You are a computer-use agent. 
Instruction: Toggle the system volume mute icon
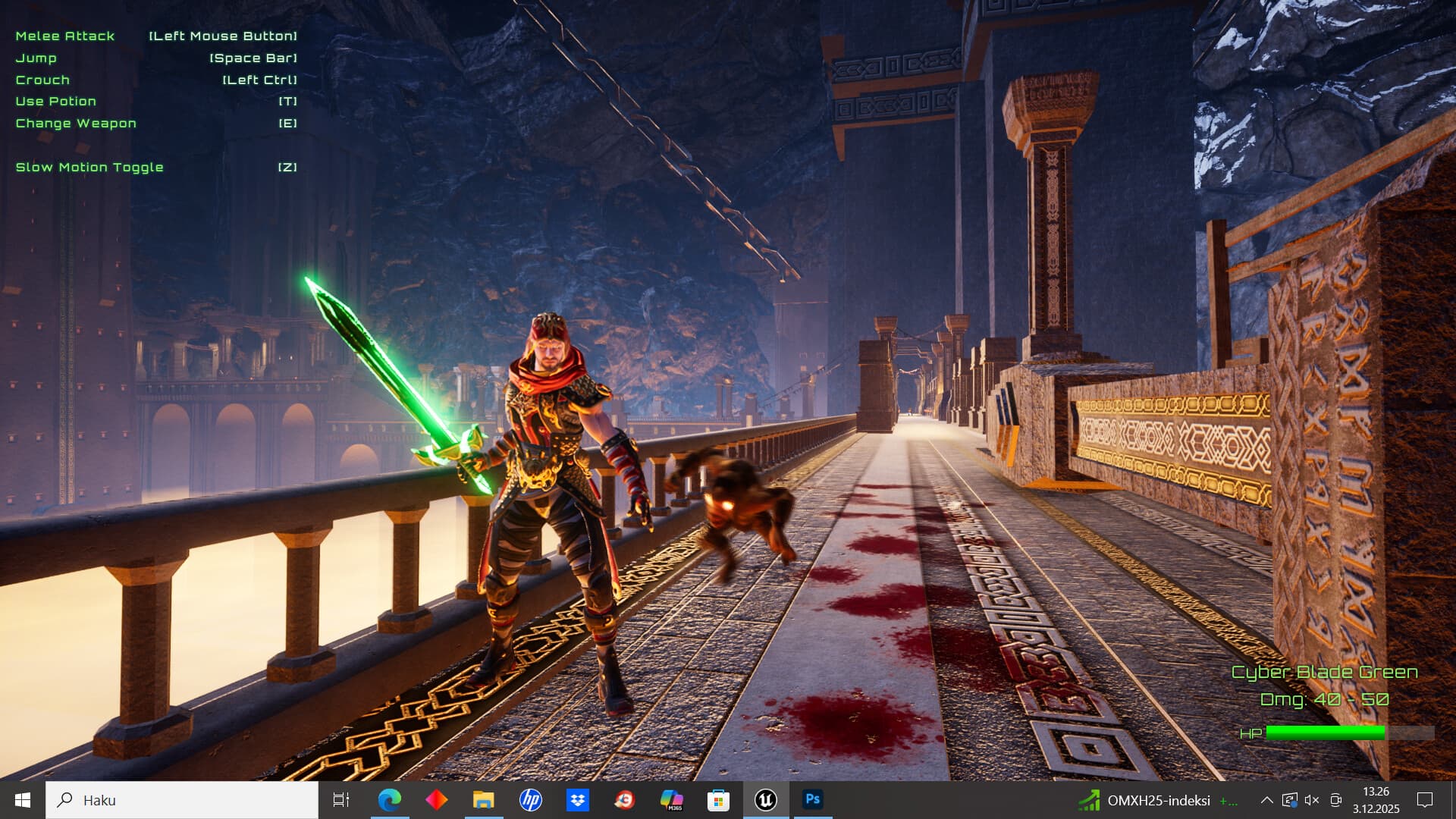pos(1310,799)
